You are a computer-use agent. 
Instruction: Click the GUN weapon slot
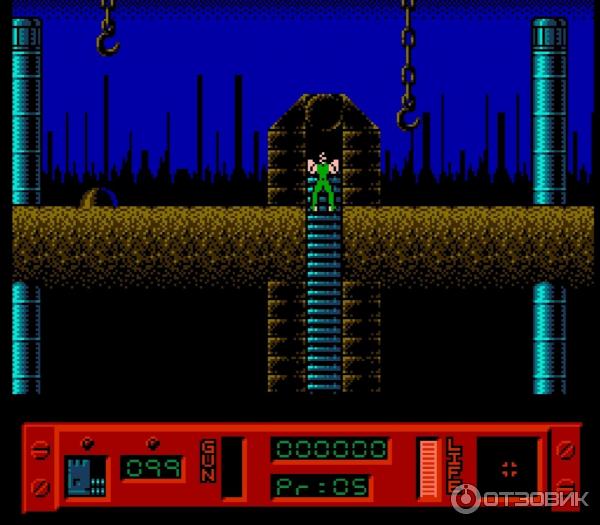(x=232, y=467)
